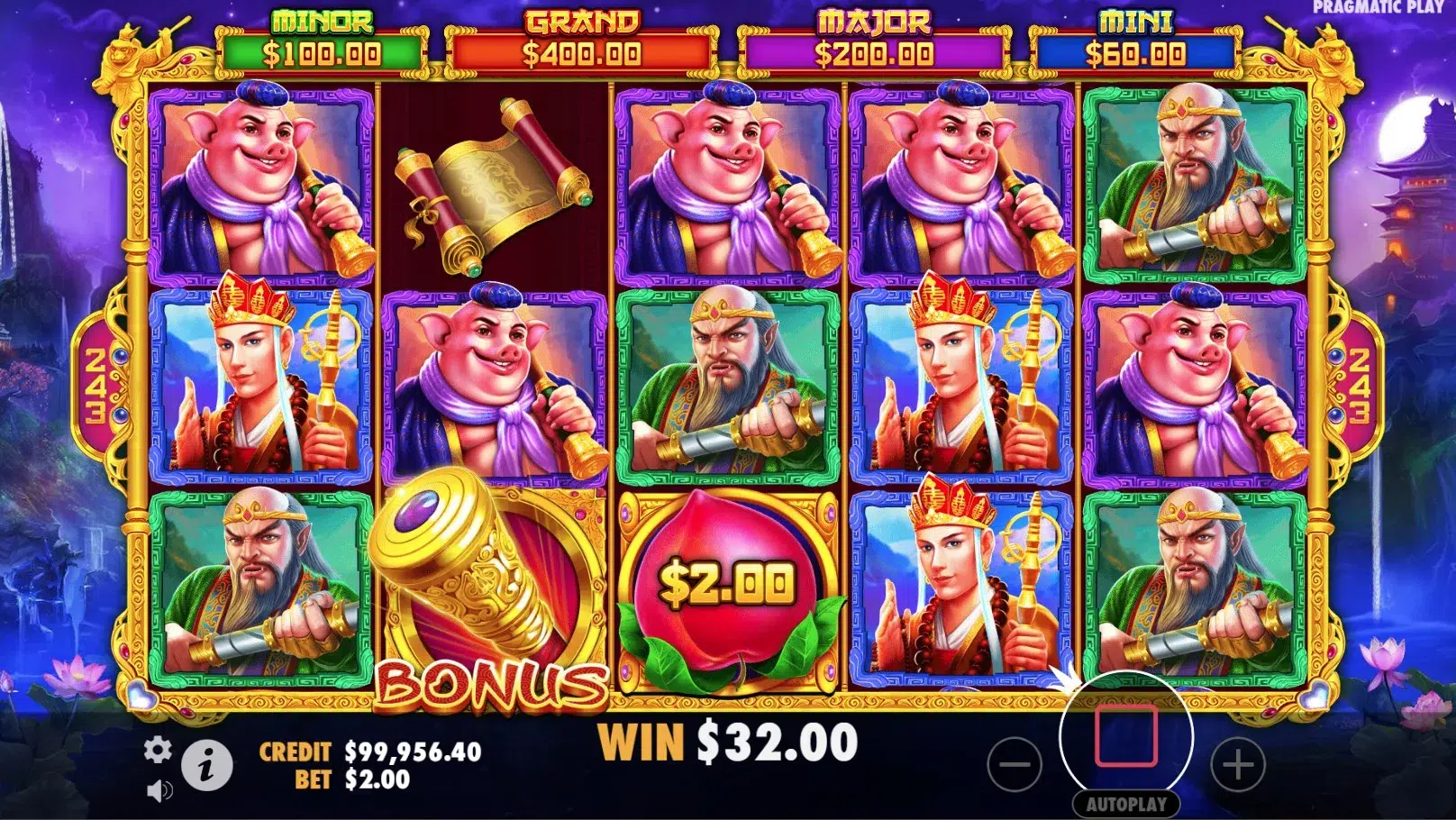
Task: Open the game info paytable
Action: point(207,766)
